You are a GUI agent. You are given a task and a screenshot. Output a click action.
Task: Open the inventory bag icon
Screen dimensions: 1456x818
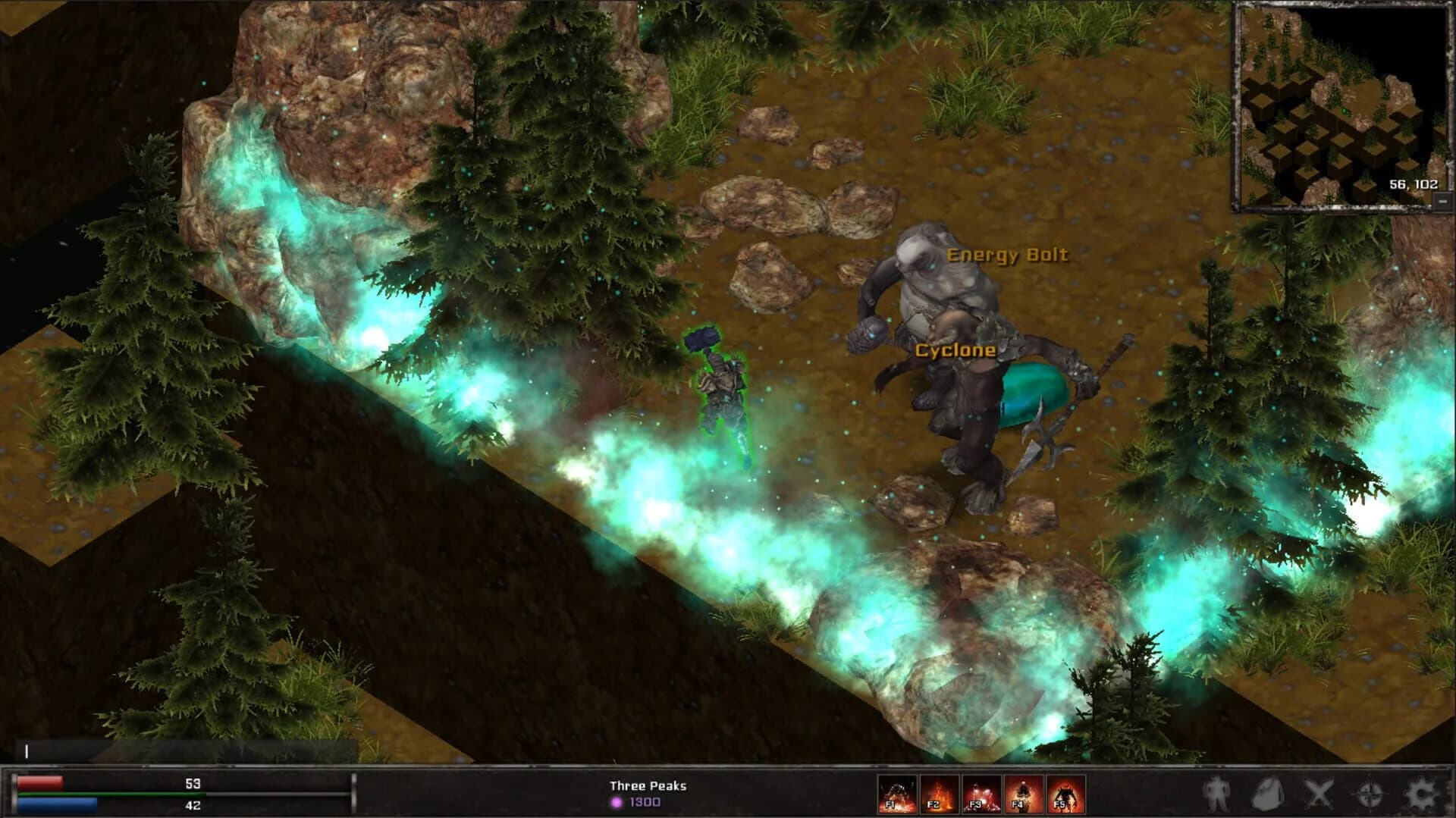click(1268, 792)
